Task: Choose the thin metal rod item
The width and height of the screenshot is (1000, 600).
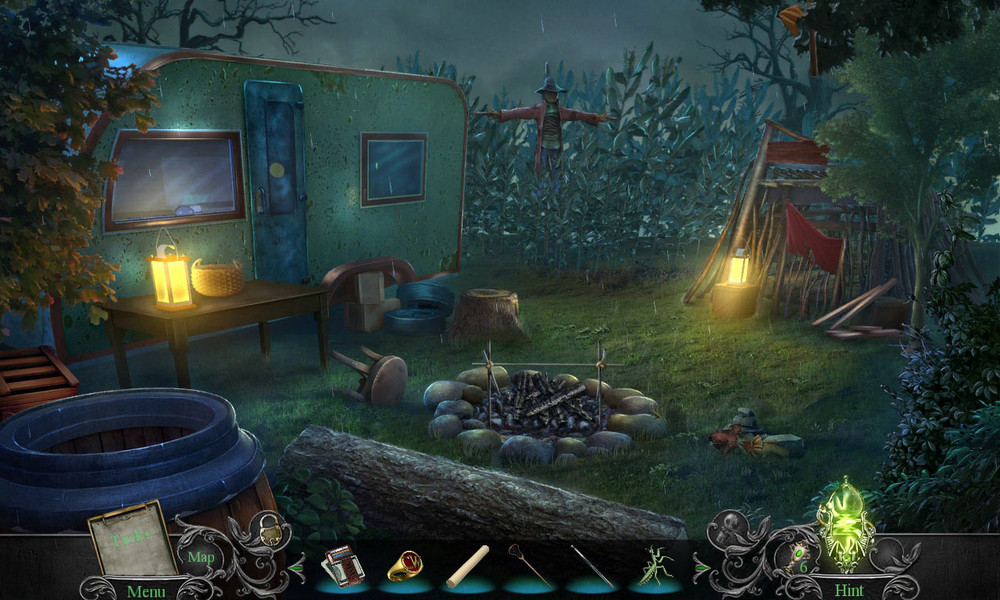Action: click(593, 566)
